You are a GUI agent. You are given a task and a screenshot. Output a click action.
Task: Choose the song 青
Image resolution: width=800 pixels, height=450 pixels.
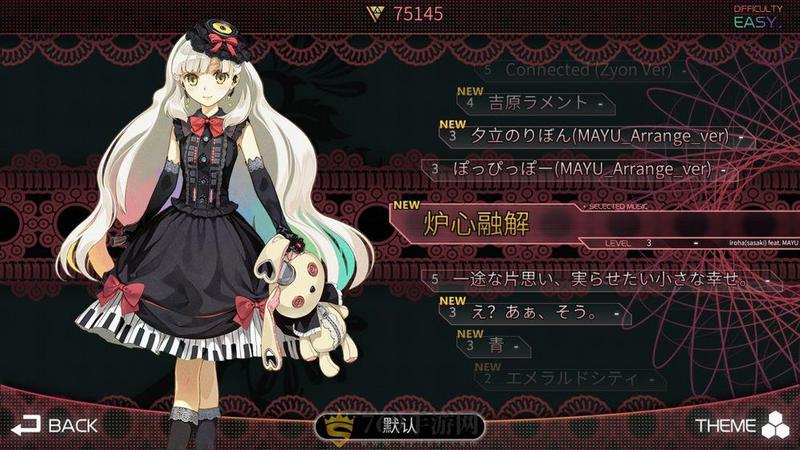[494, 346]
